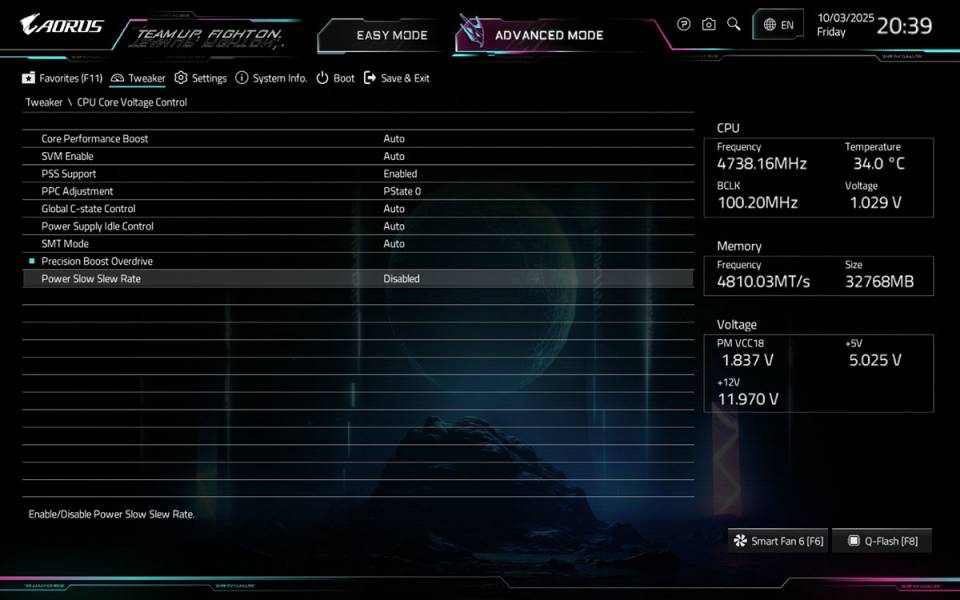This screenshot has width=960, height=600.
Task: Go to the Settings tab
Action: 200,78
